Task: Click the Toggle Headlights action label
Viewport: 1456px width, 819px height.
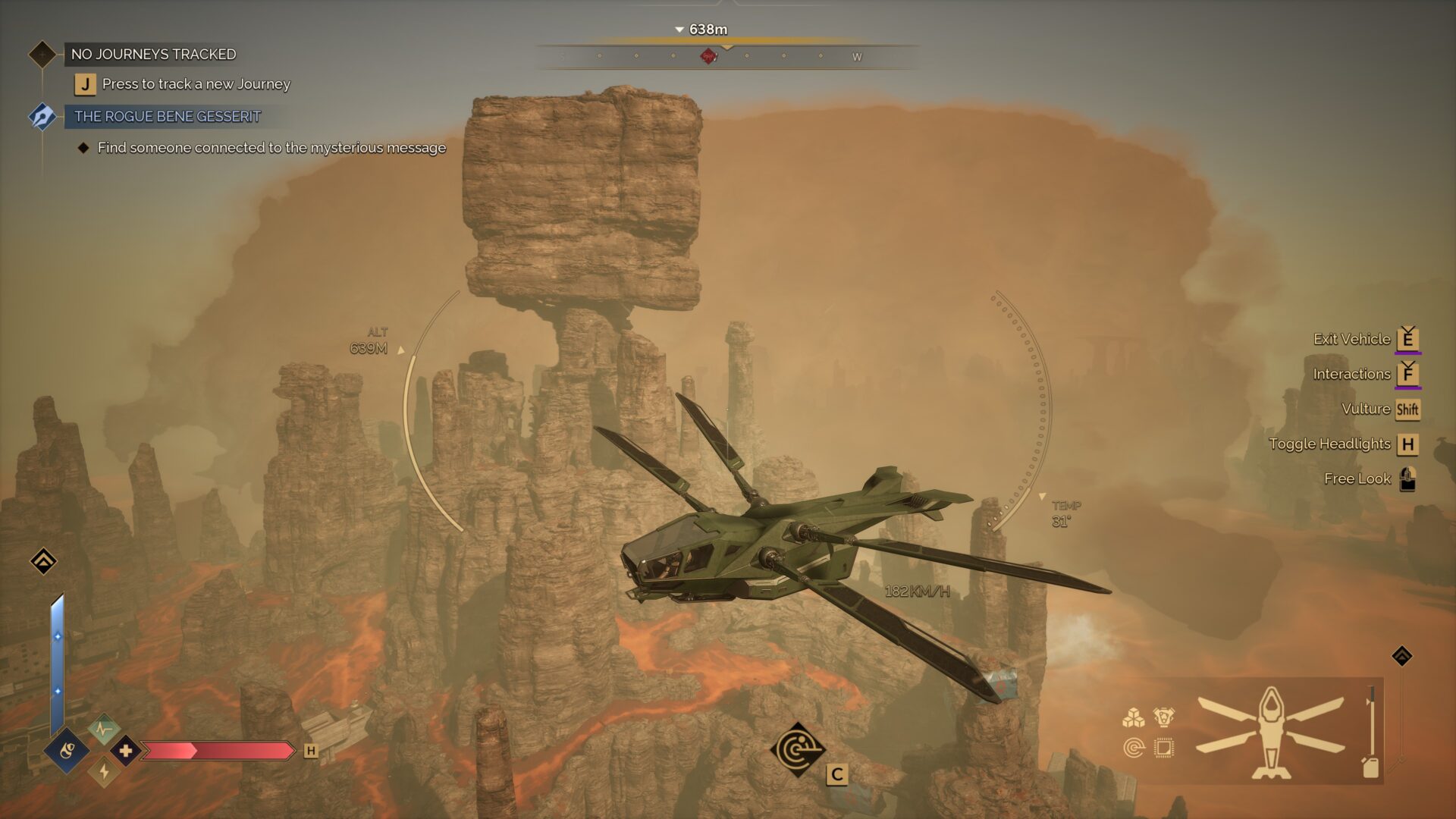Action: tap(1329, 444)
